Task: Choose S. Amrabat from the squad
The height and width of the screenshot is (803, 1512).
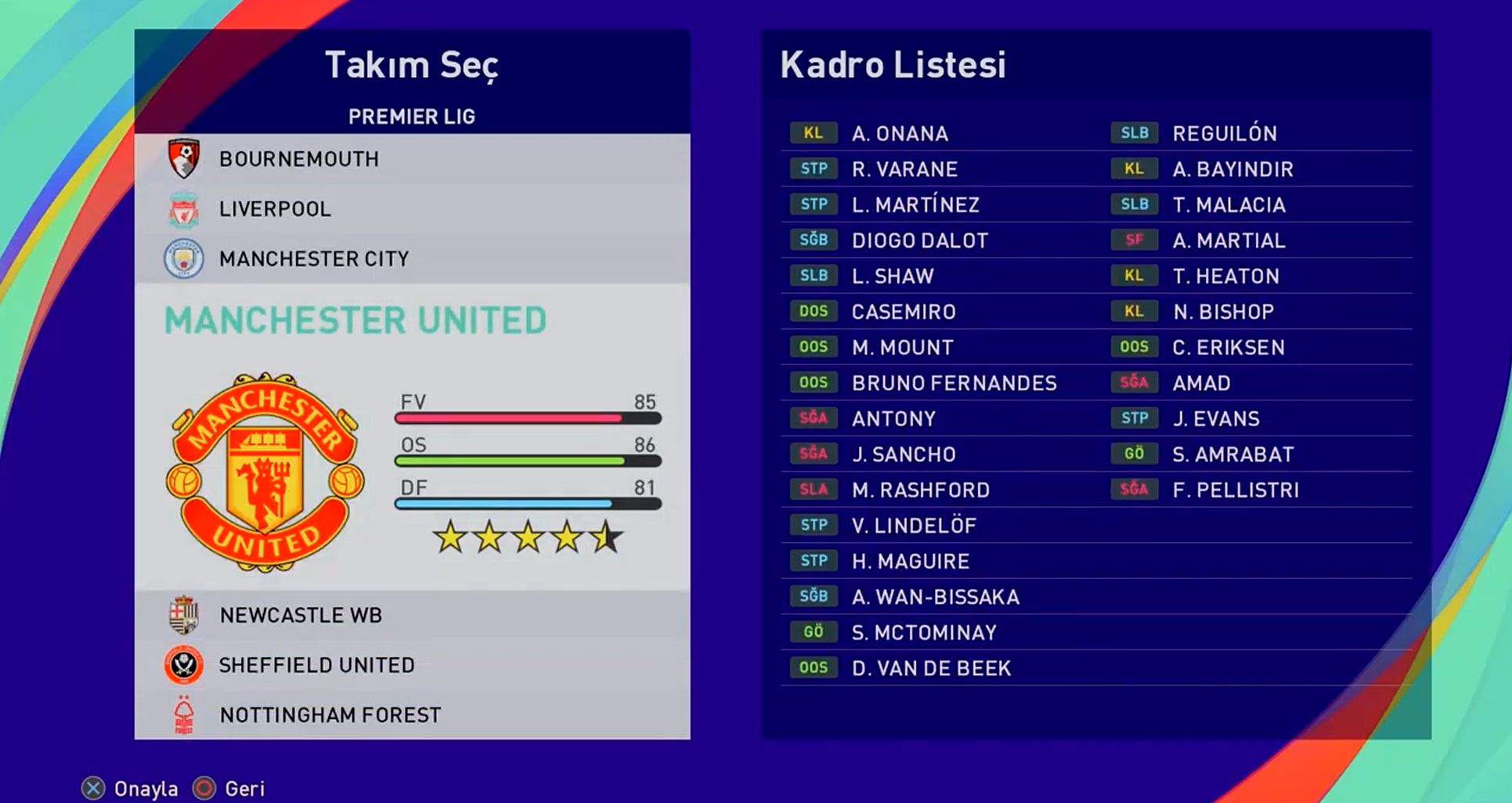Action: [1232, 454]
